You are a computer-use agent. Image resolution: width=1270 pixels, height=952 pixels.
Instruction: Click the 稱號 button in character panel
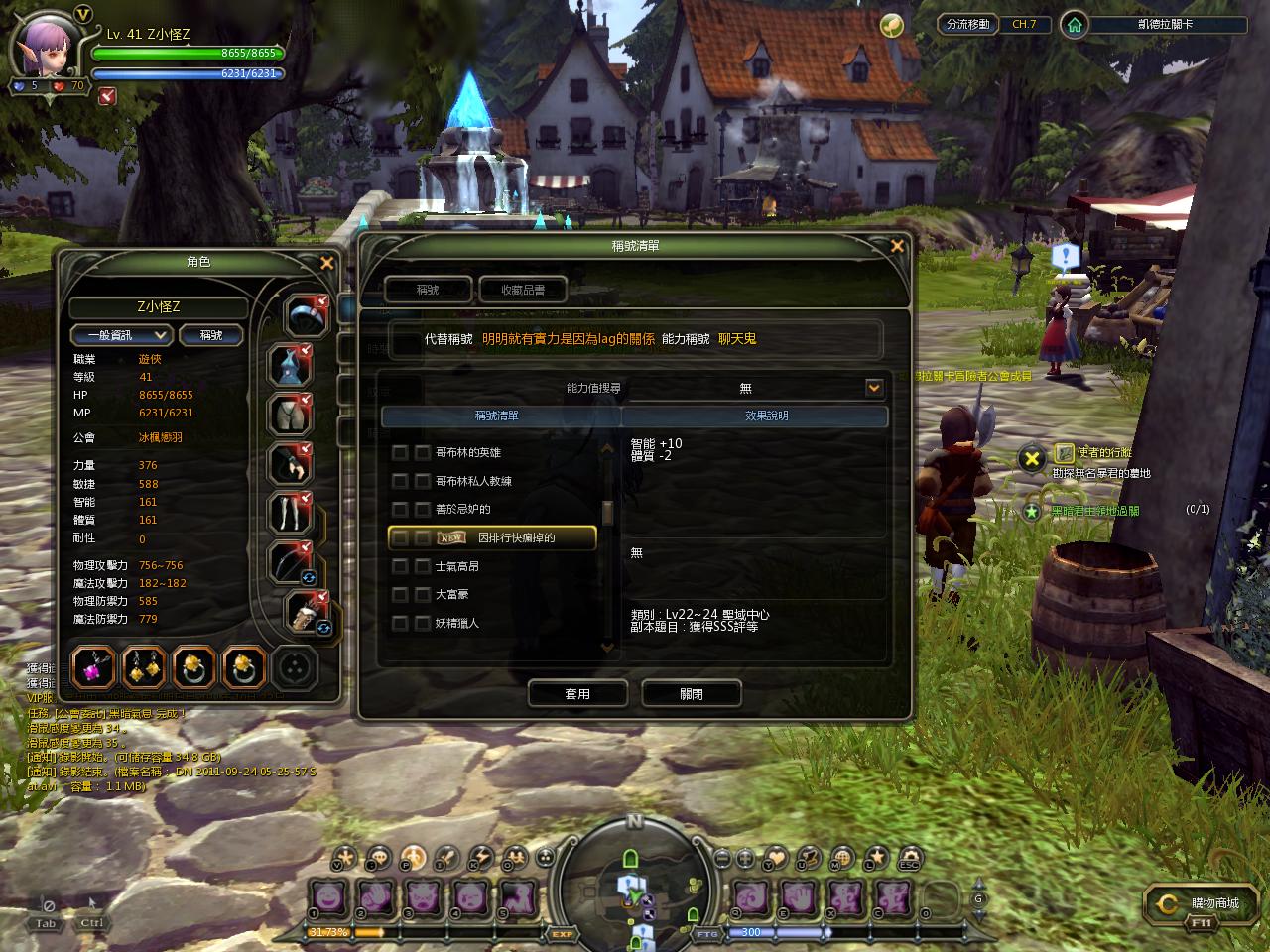[x=211, y=335]
